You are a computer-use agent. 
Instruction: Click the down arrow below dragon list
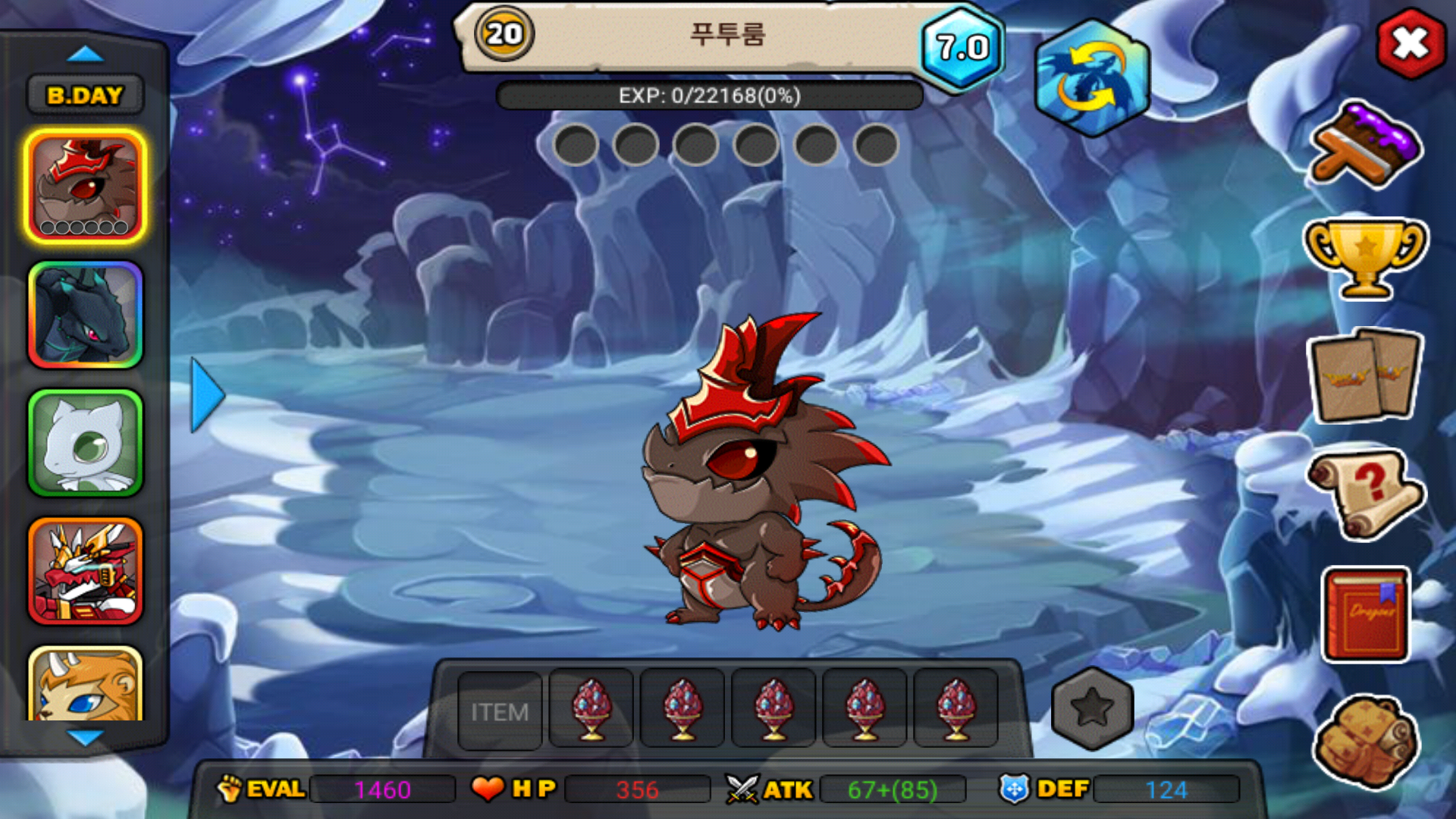coord(85,737)
